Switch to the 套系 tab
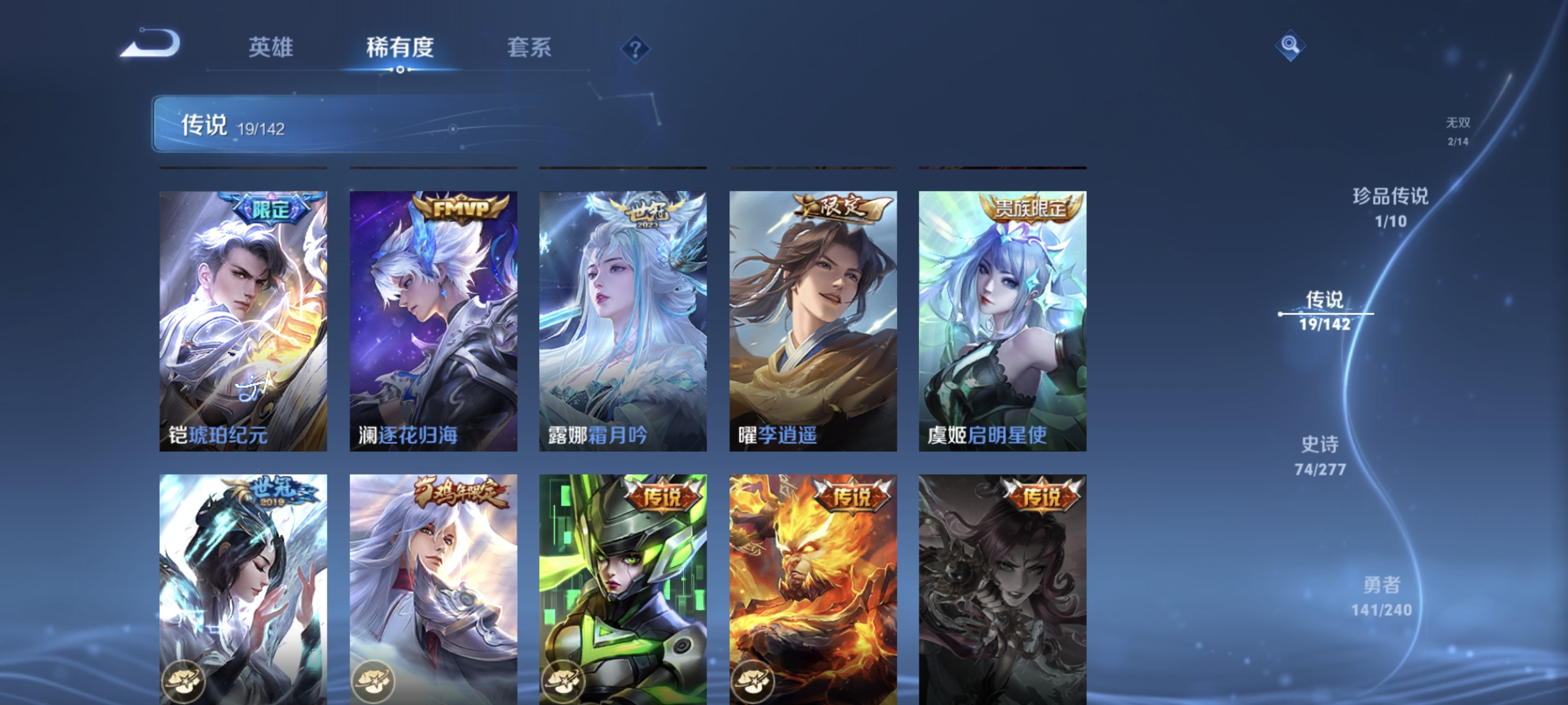The image size is (1568, 705). point(529,49)
